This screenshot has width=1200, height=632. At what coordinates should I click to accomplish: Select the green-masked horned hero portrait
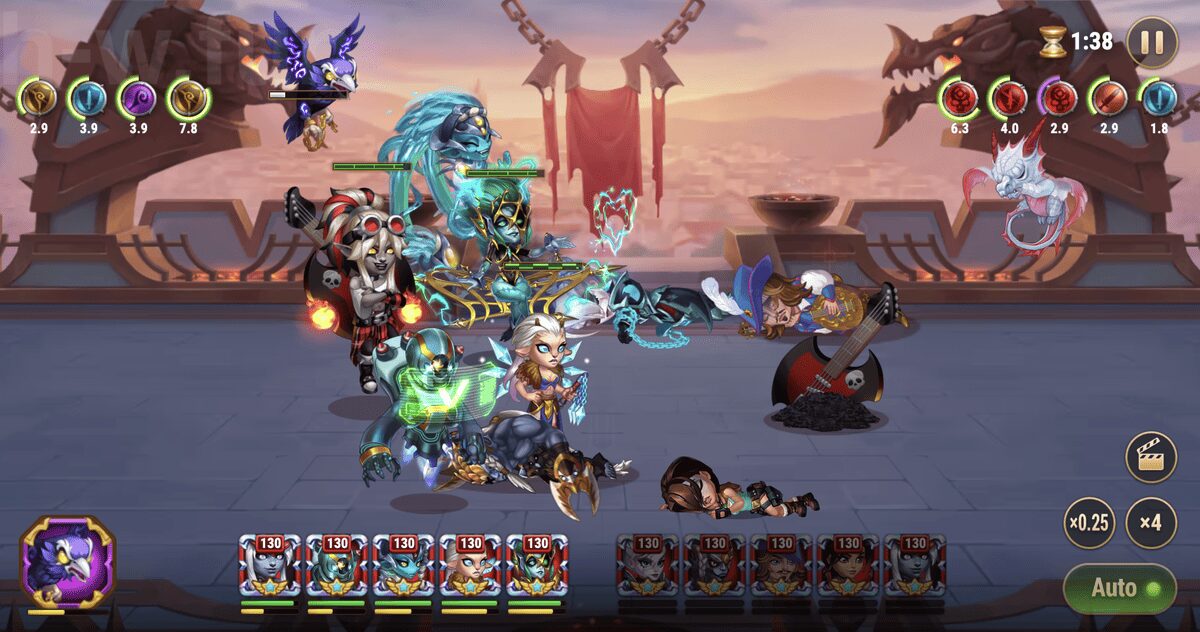(537, 567)
